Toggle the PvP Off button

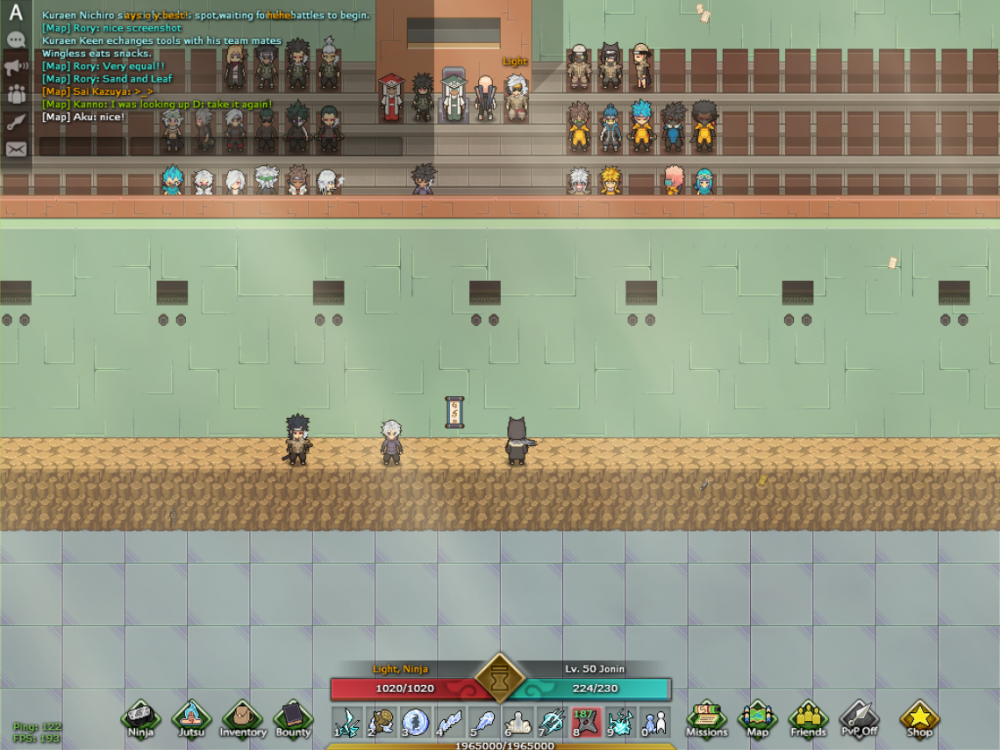(858, 717)
